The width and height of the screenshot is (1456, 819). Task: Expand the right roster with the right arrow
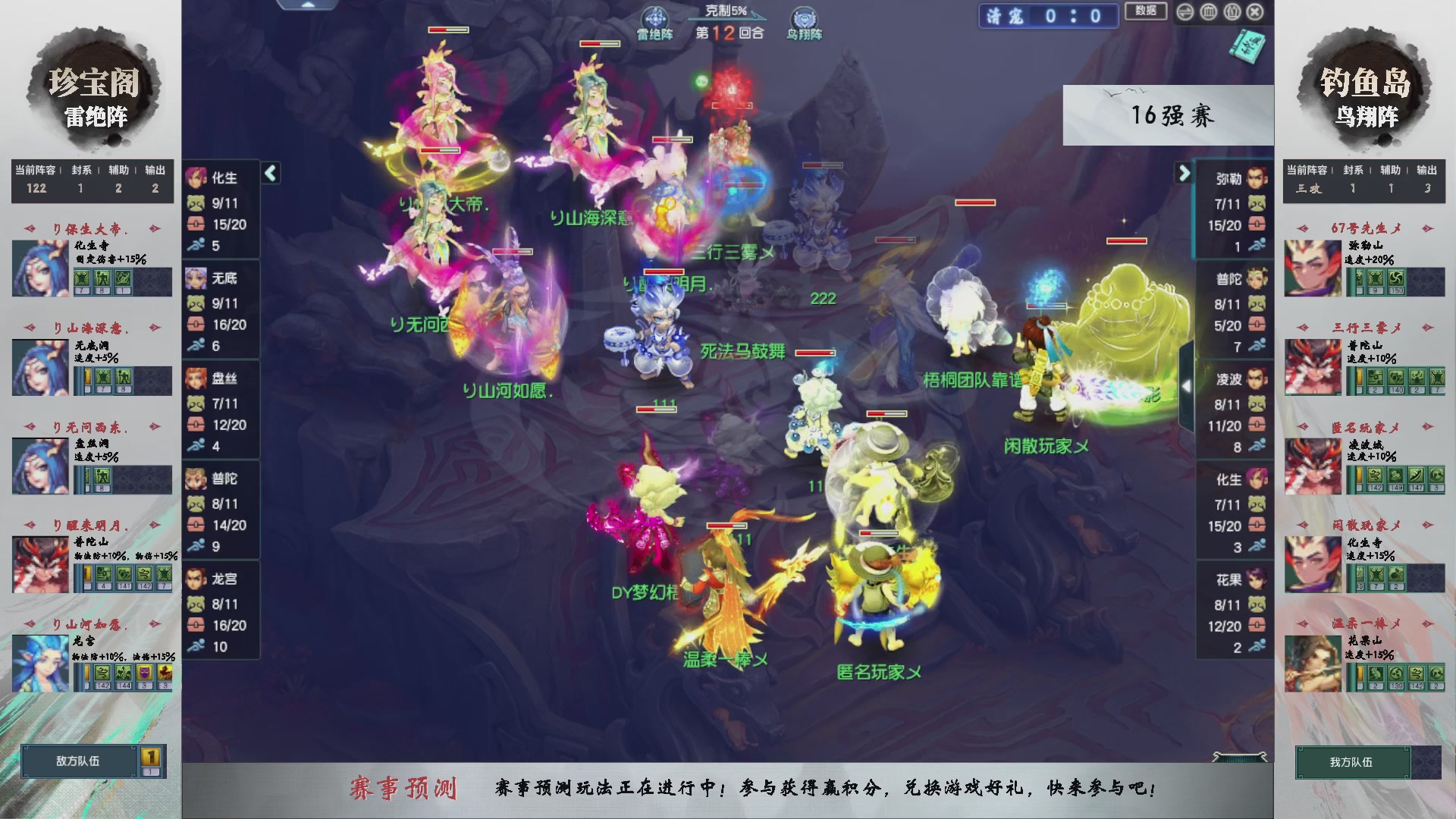coord(1184,173)
